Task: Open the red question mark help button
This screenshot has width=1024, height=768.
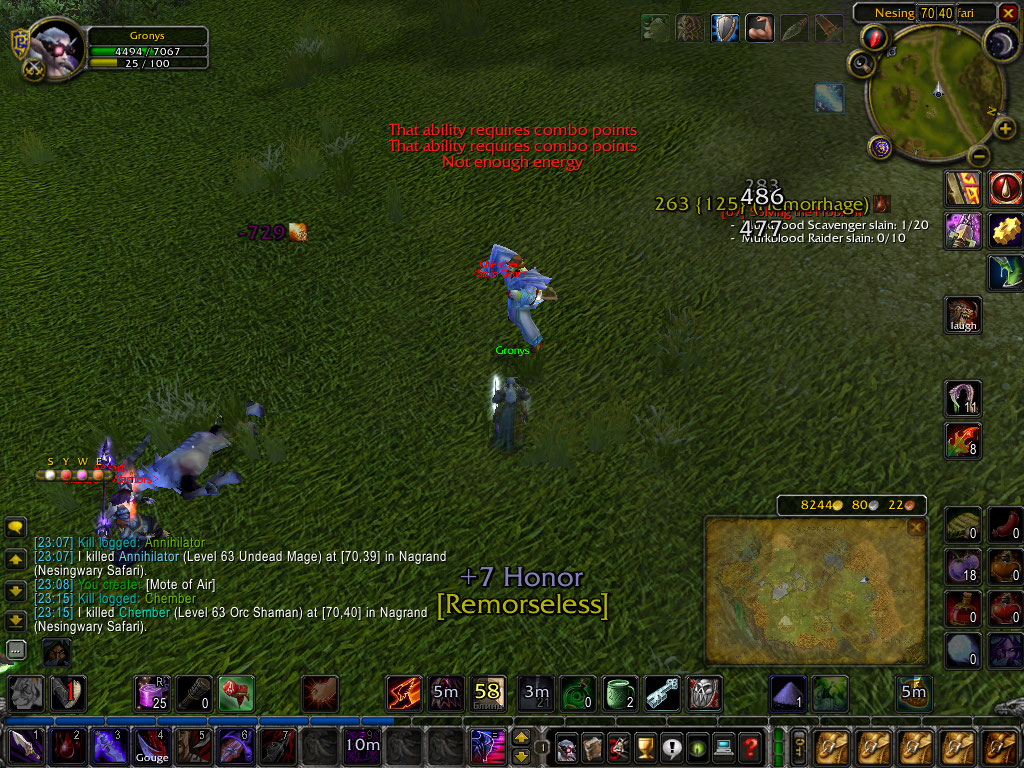Action: point(750,747)
